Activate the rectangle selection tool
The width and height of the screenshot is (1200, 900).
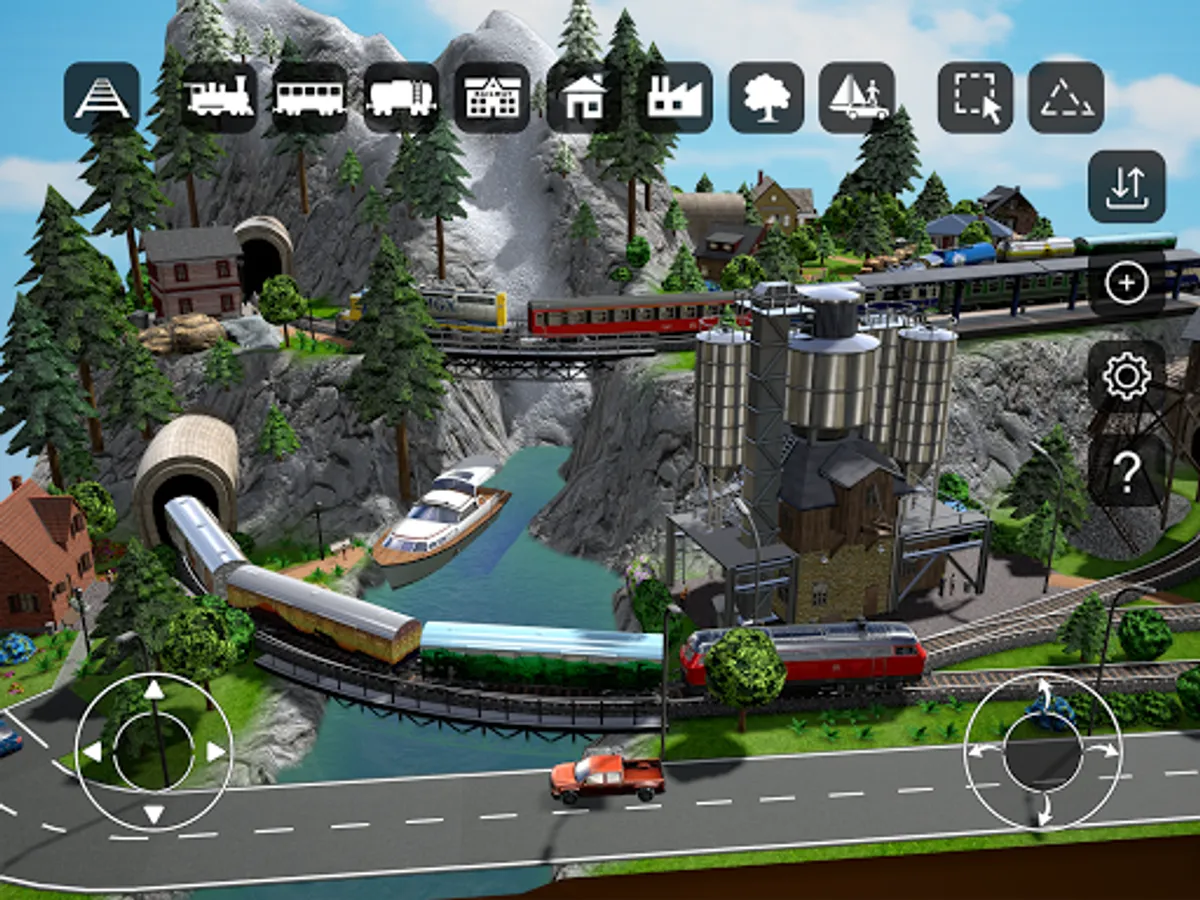(976, 98)
